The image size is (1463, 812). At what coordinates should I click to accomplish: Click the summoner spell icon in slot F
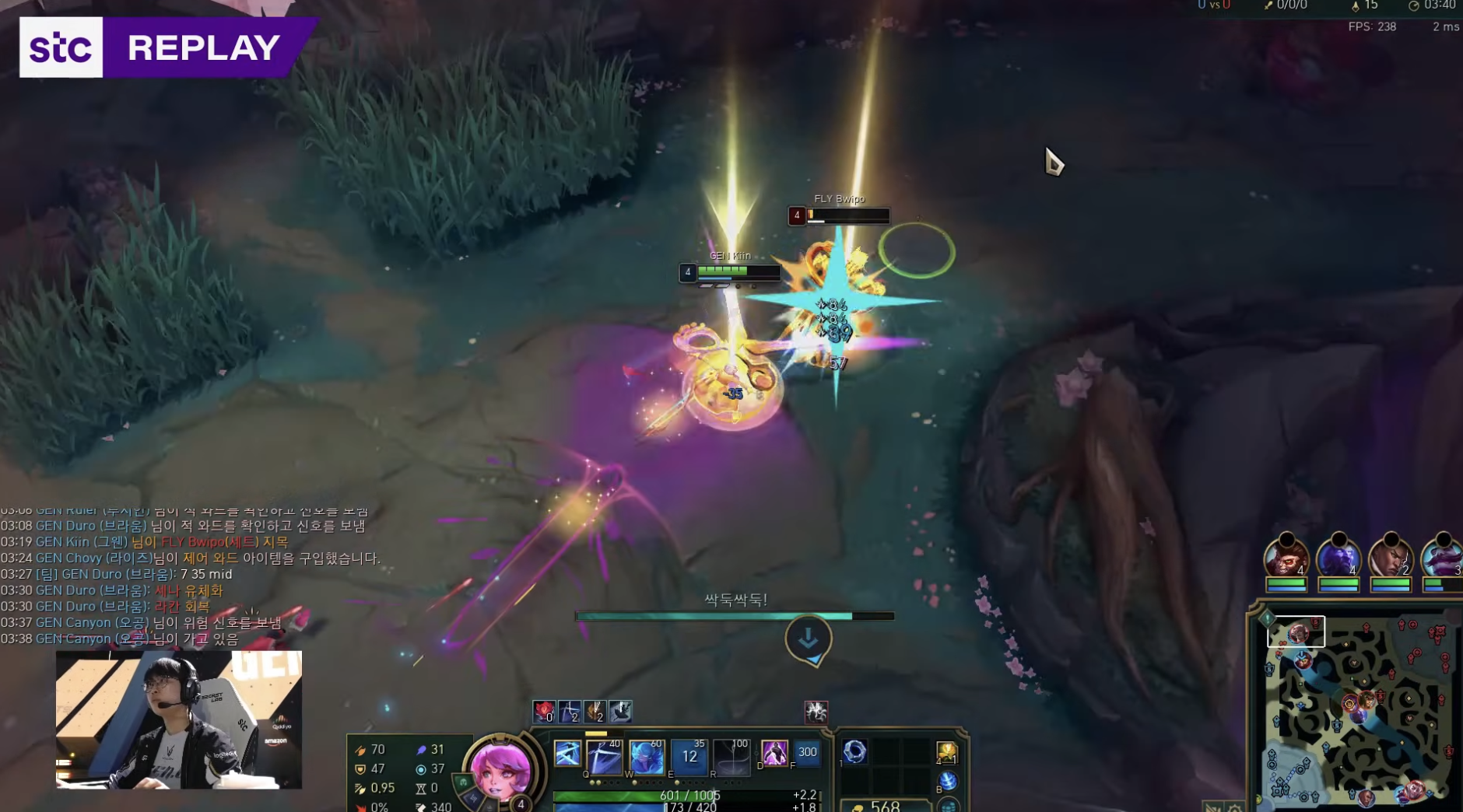[807, 752]
